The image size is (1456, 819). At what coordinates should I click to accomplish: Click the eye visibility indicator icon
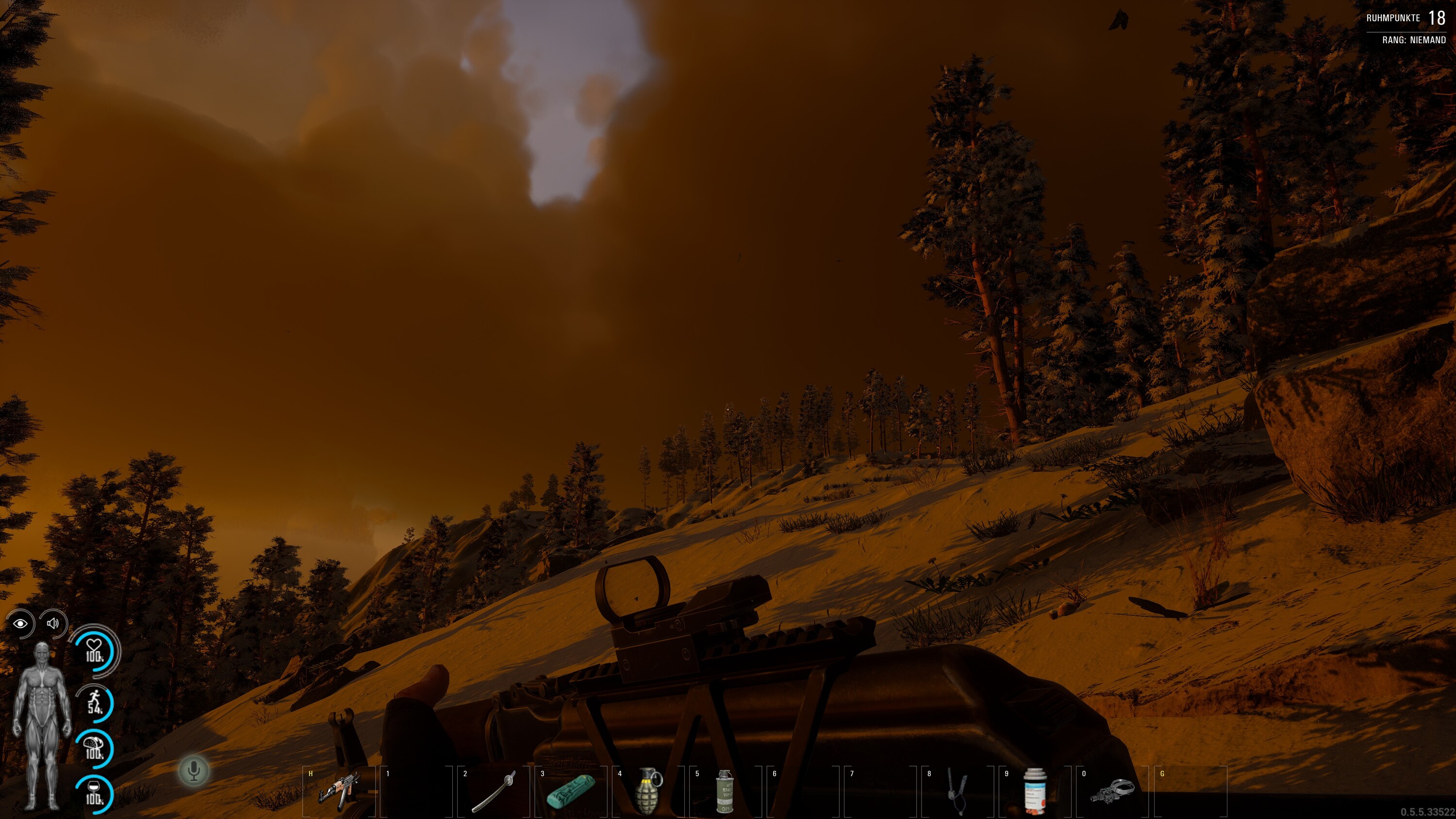click(x=20, y=623)
